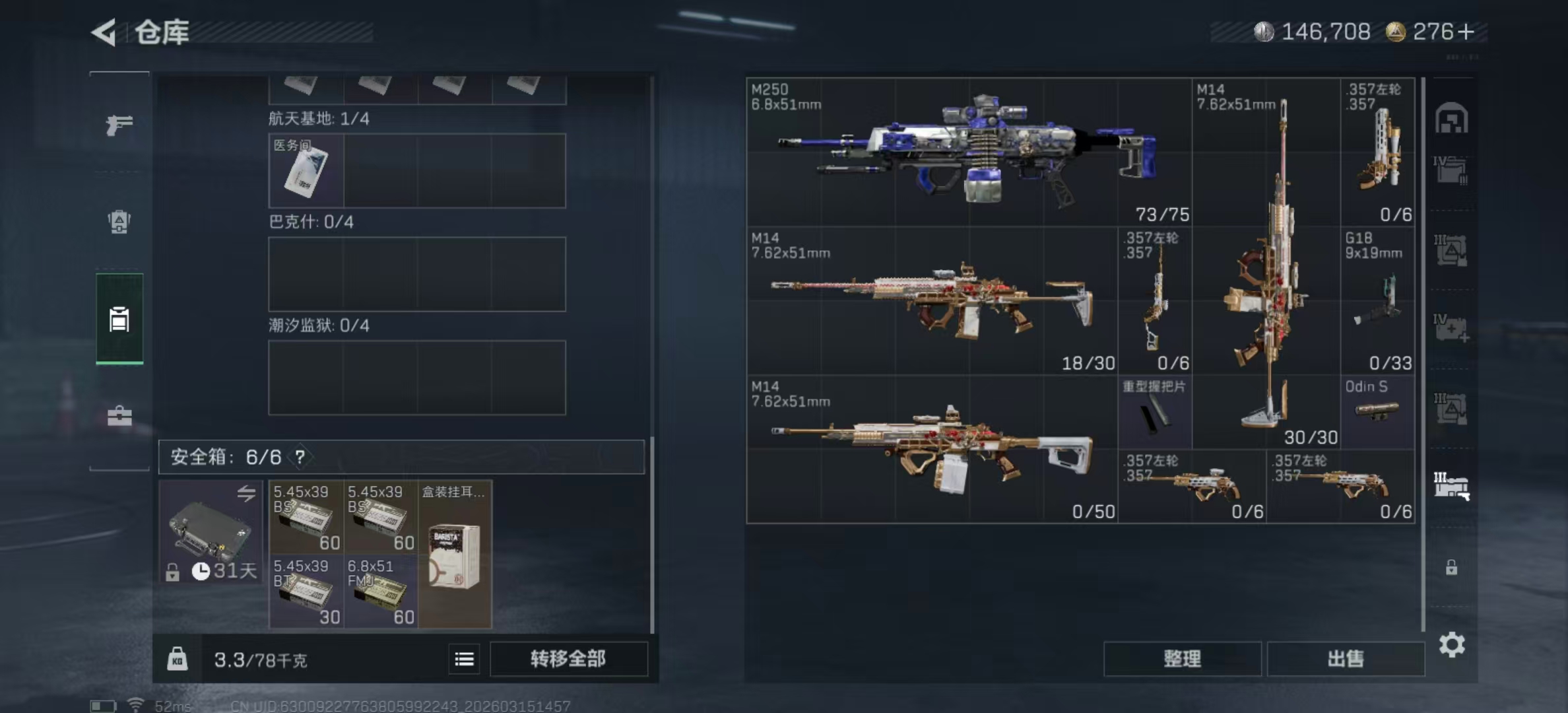Select the 盒装挂耳 coffee box item
Screen dimensions: 1568x713
(x=455, y=555)
